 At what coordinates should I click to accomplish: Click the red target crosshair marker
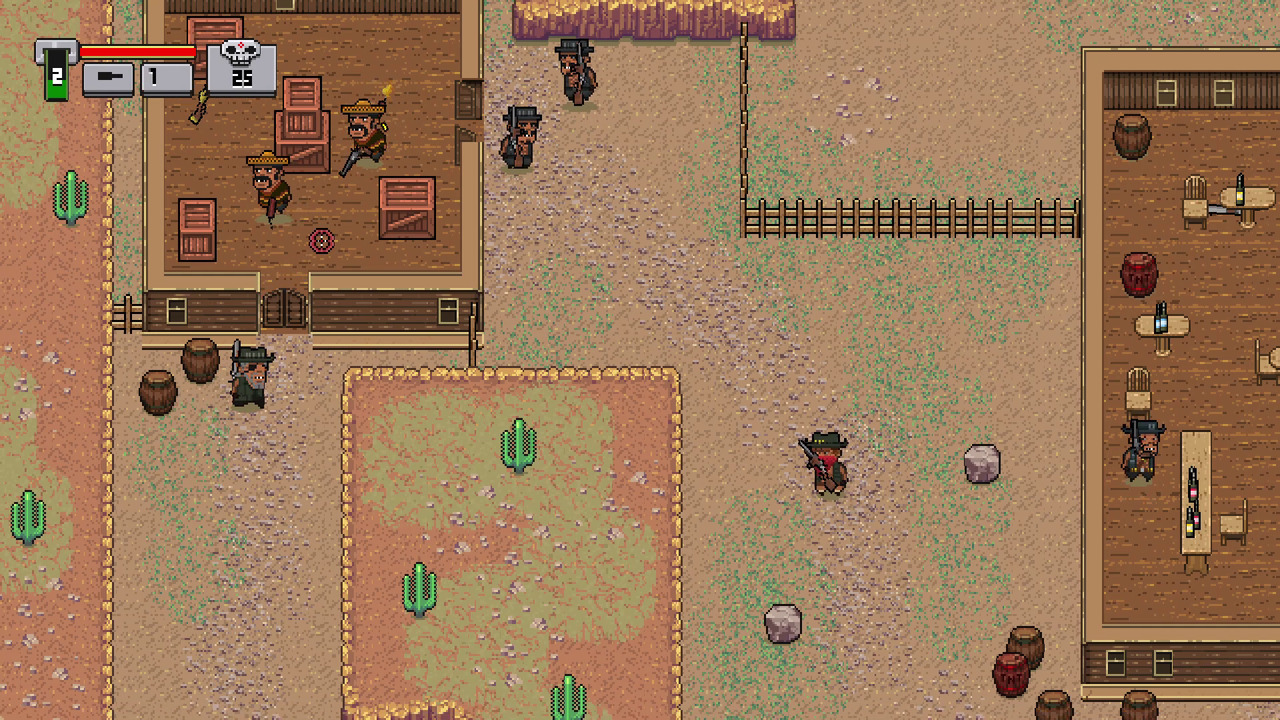pyautogui.click(x=321, y=241)
